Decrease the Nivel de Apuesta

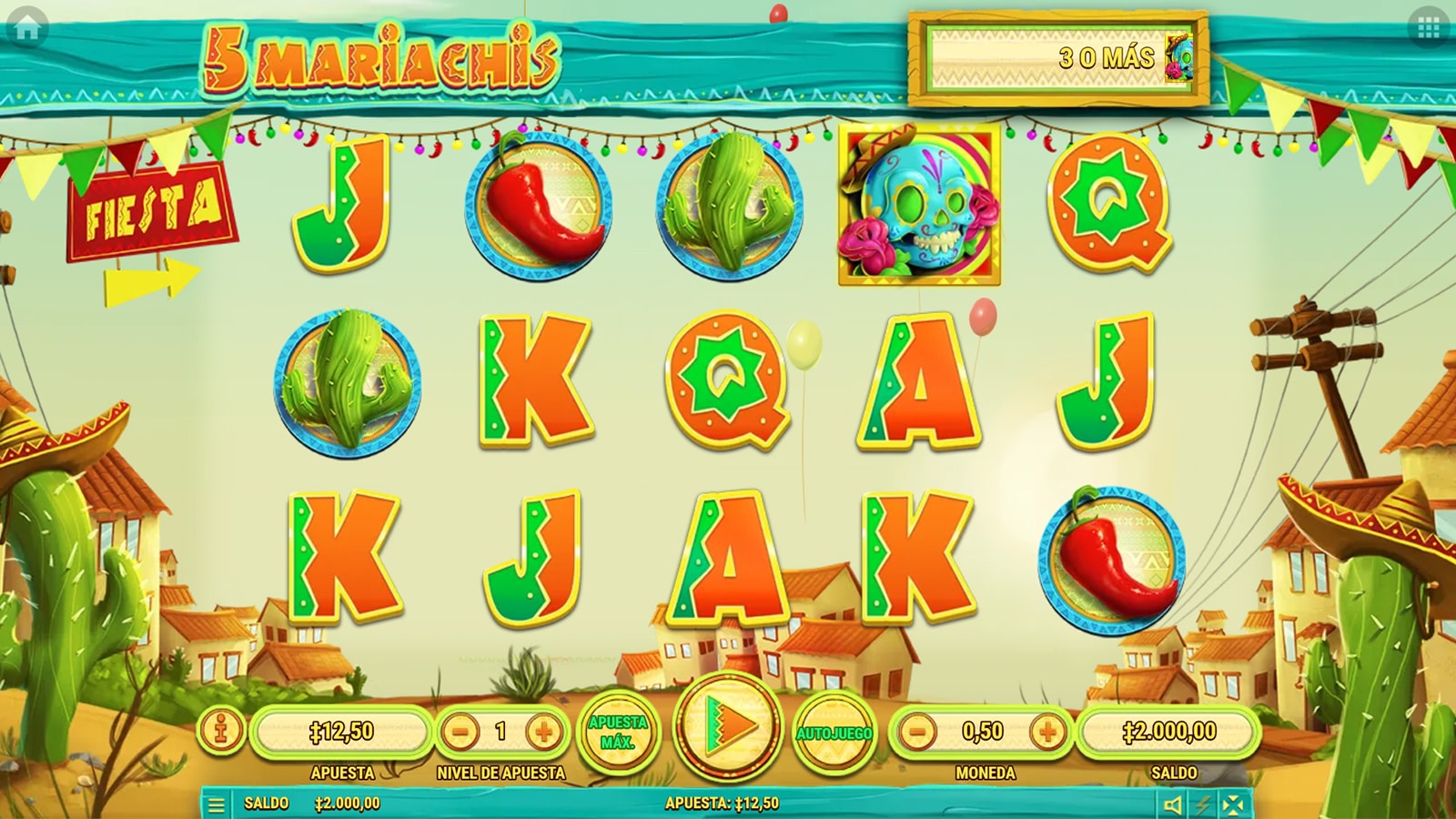click(x=461, y=731)
